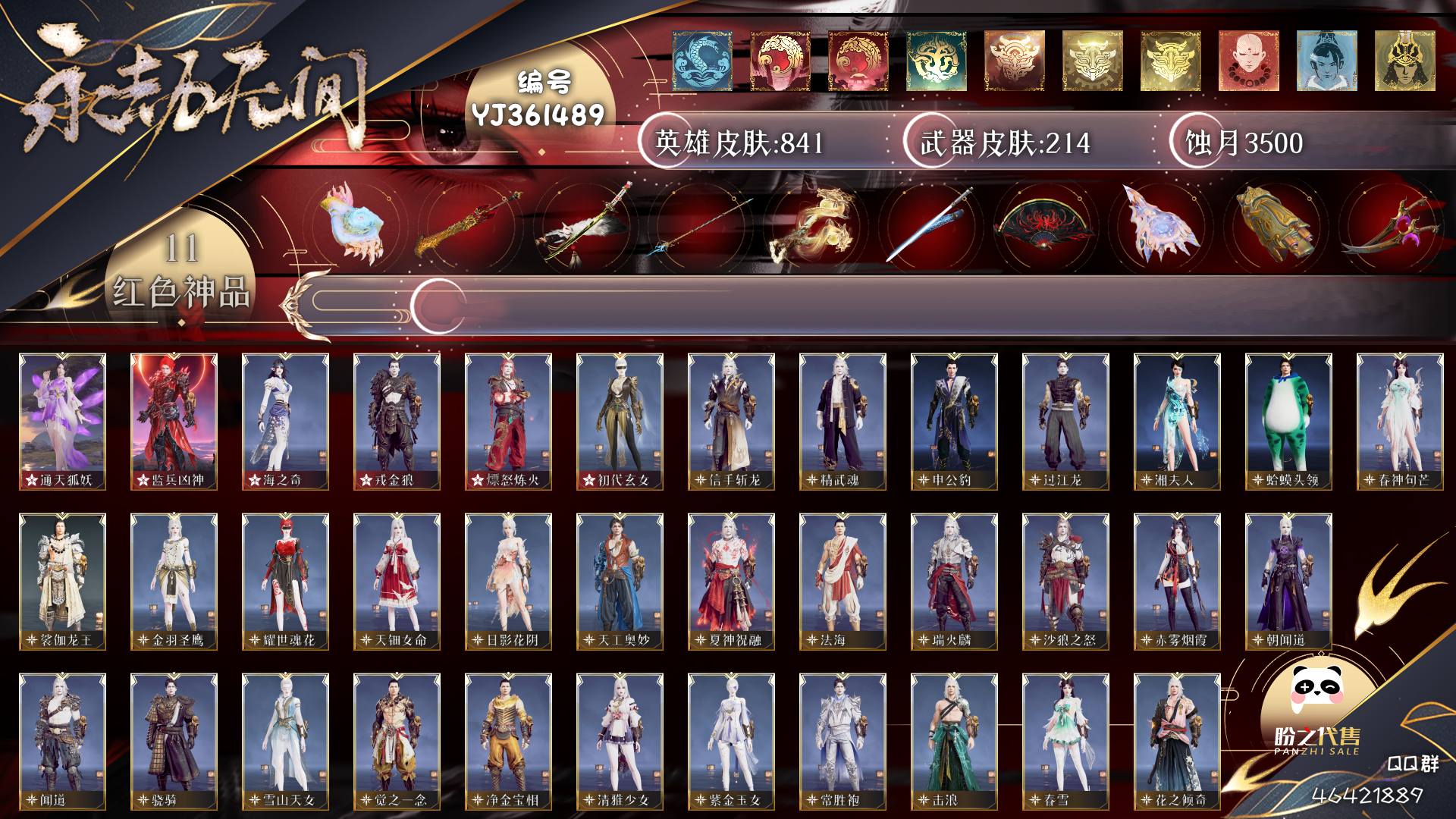Pick the 春神句芒 skin card

point(1400,421)
